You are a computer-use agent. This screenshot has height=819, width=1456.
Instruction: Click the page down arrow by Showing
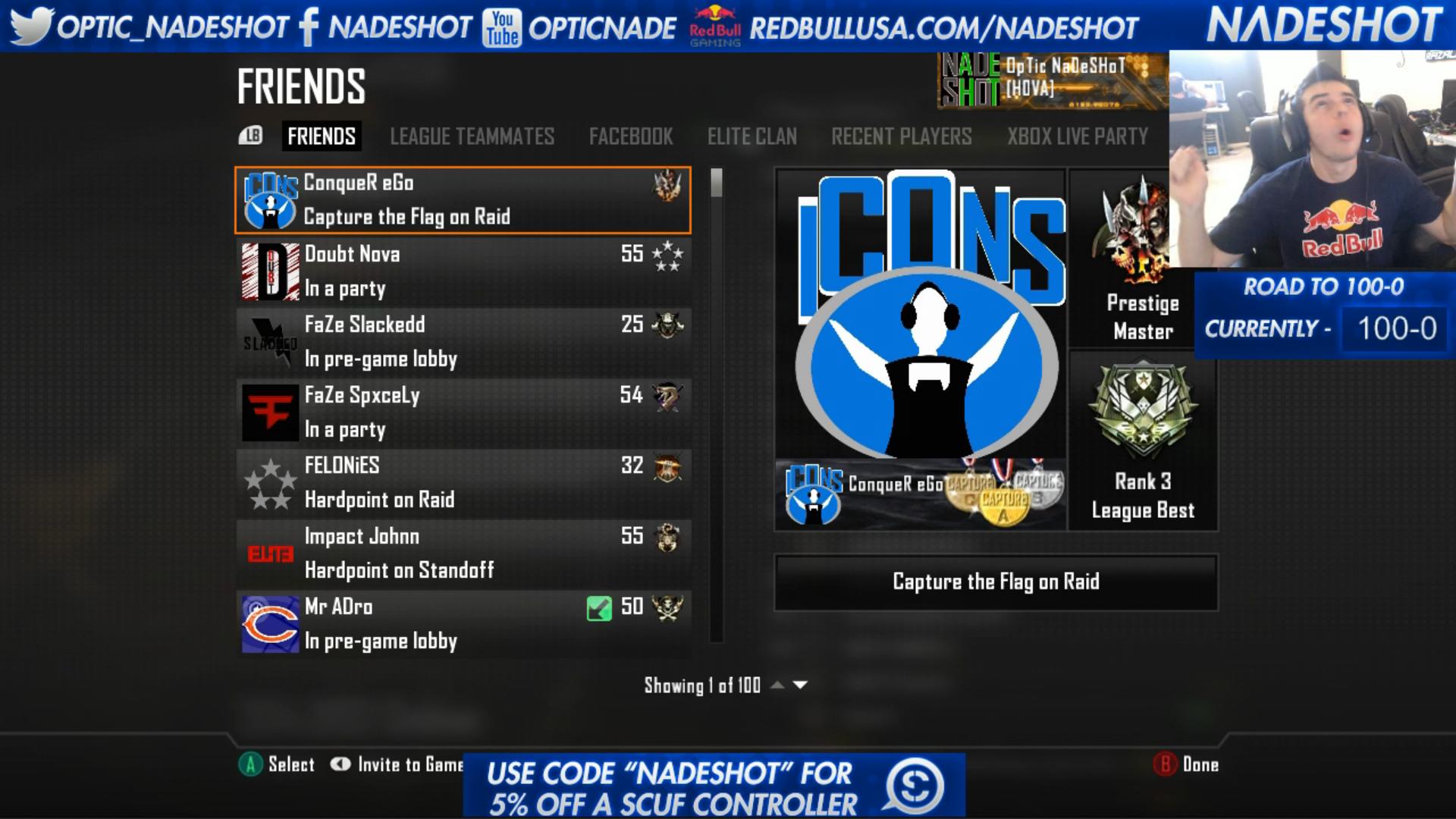pos(800,685)
